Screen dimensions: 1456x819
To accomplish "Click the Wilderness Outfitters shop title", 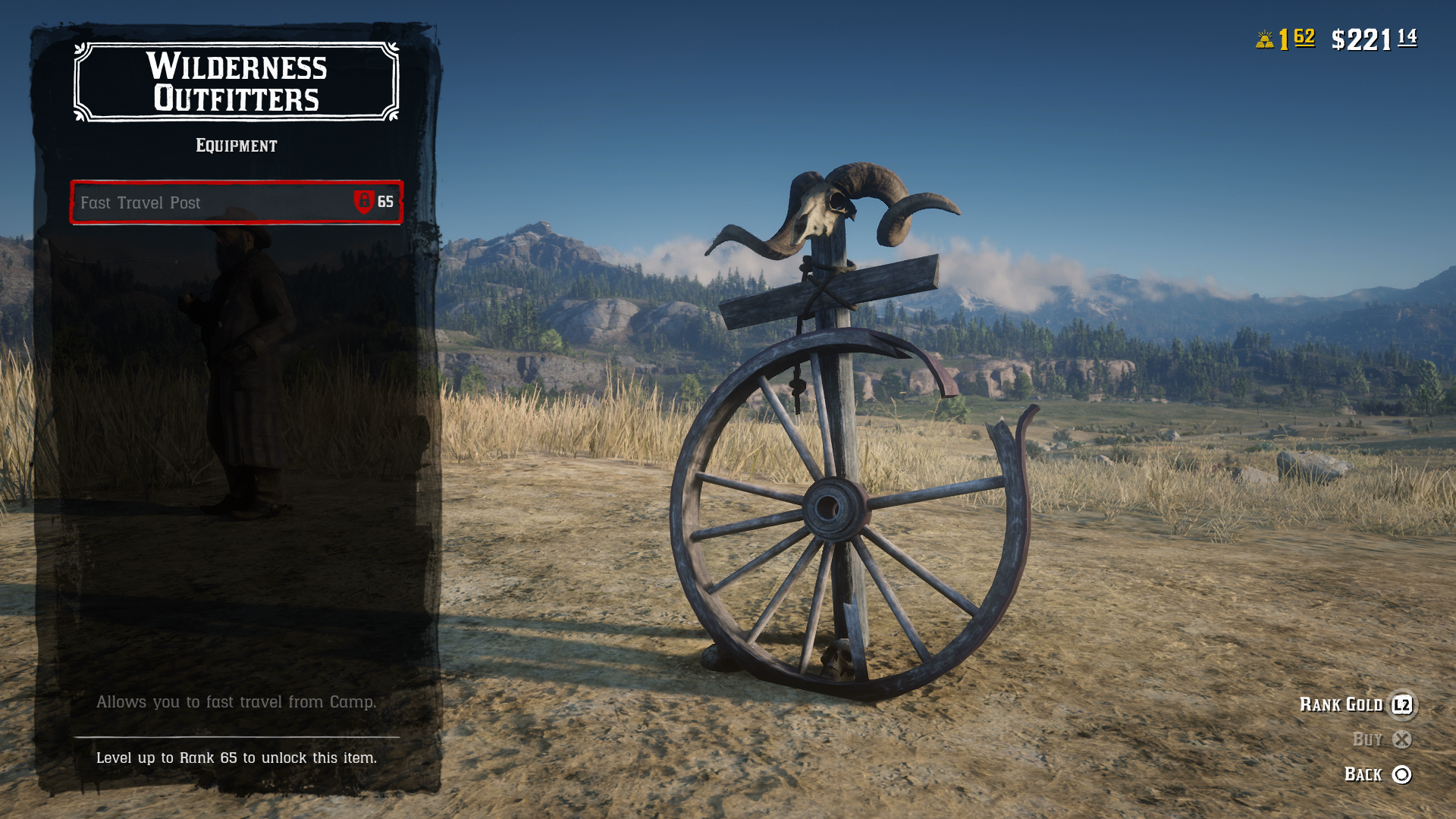I will [236, 82].
